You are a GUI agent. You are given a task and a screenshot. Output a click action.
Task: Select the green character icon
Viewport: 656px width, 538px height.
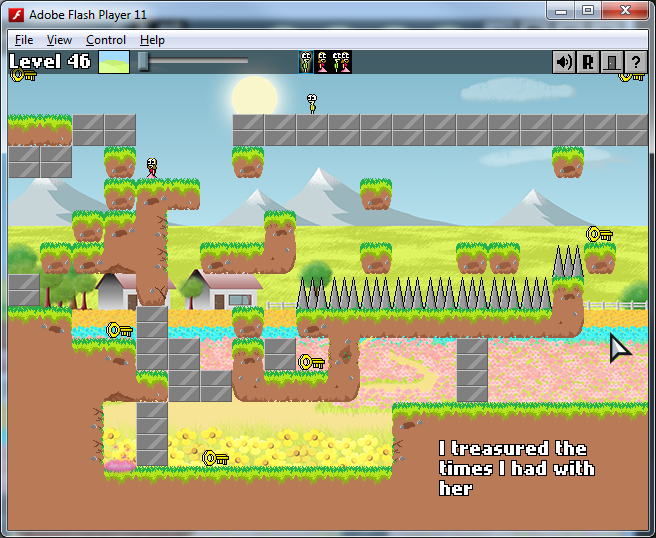click(x=307, y=62)
